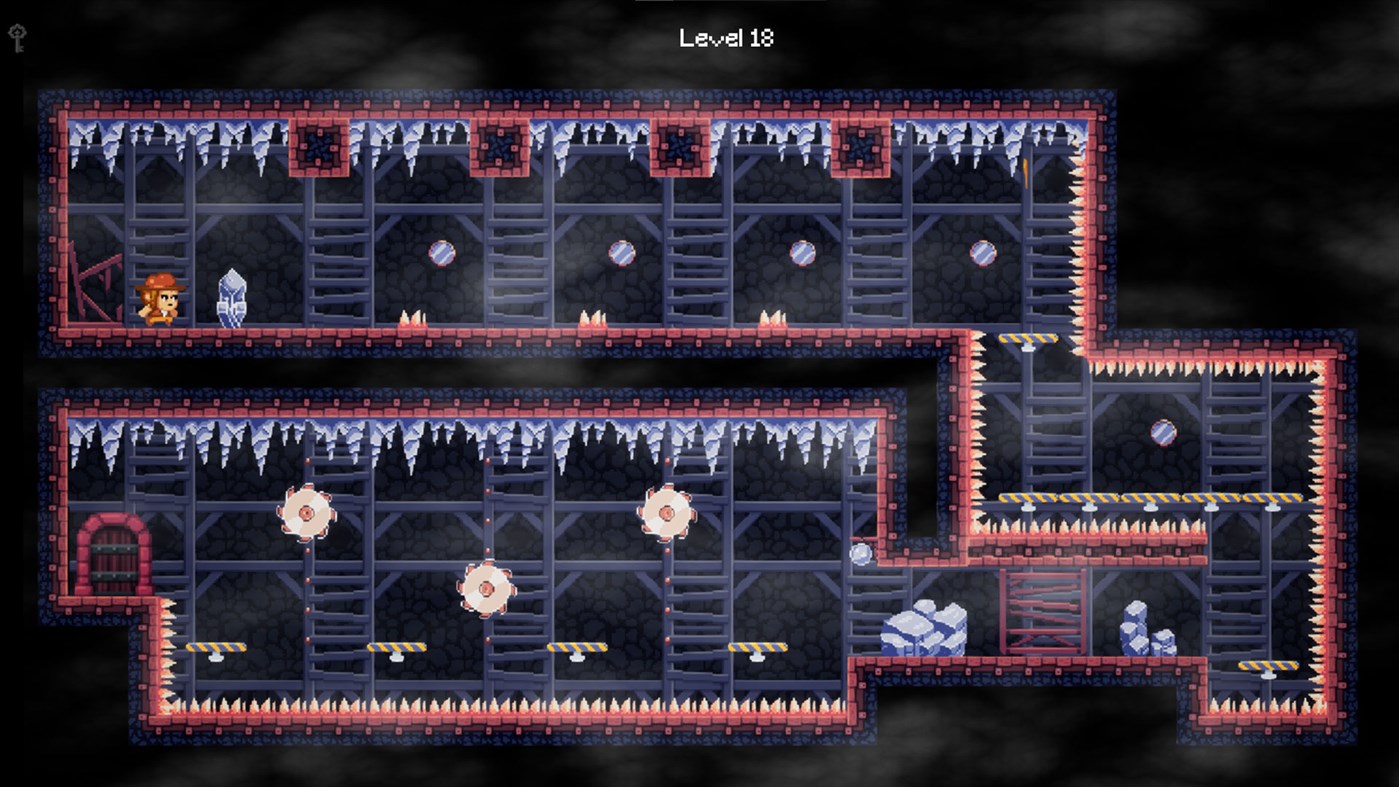The height and width of the screenshot is (787, 1399).
Task: Select the lowest saw blade in the middle room
Action: 487,588
